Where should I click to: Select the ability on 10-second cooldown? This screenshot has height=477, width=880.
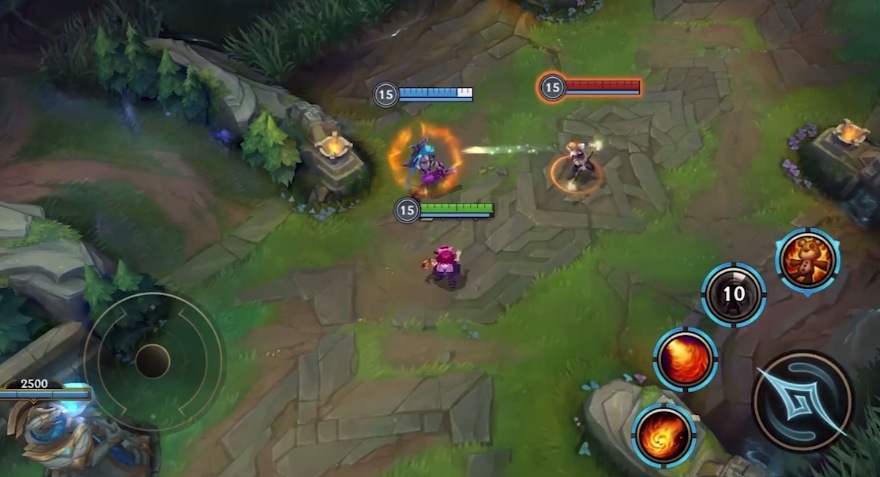(x=734, y=294)
